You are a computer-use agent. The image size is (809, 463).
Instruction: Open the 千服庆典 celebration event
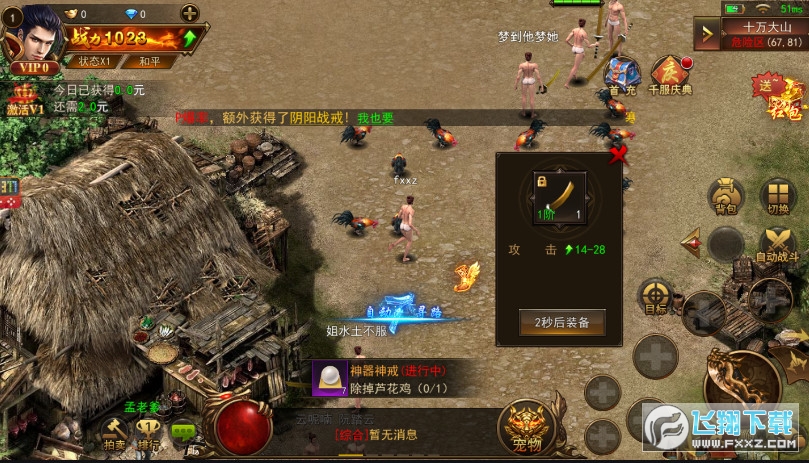tap(670, 75)
